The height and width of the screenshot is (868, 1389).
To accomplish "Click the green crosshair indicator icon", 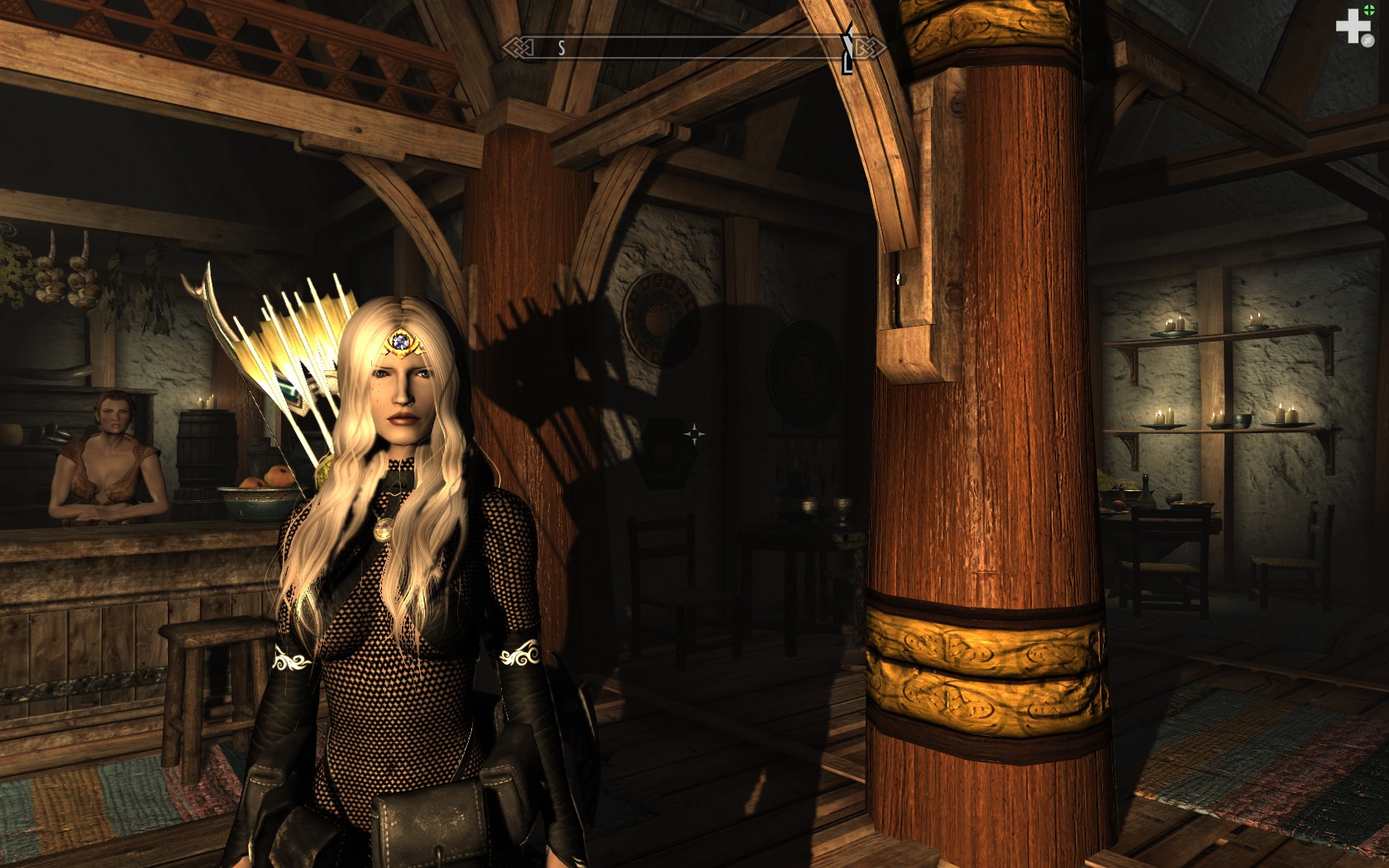I will [x=1368, y=10].
